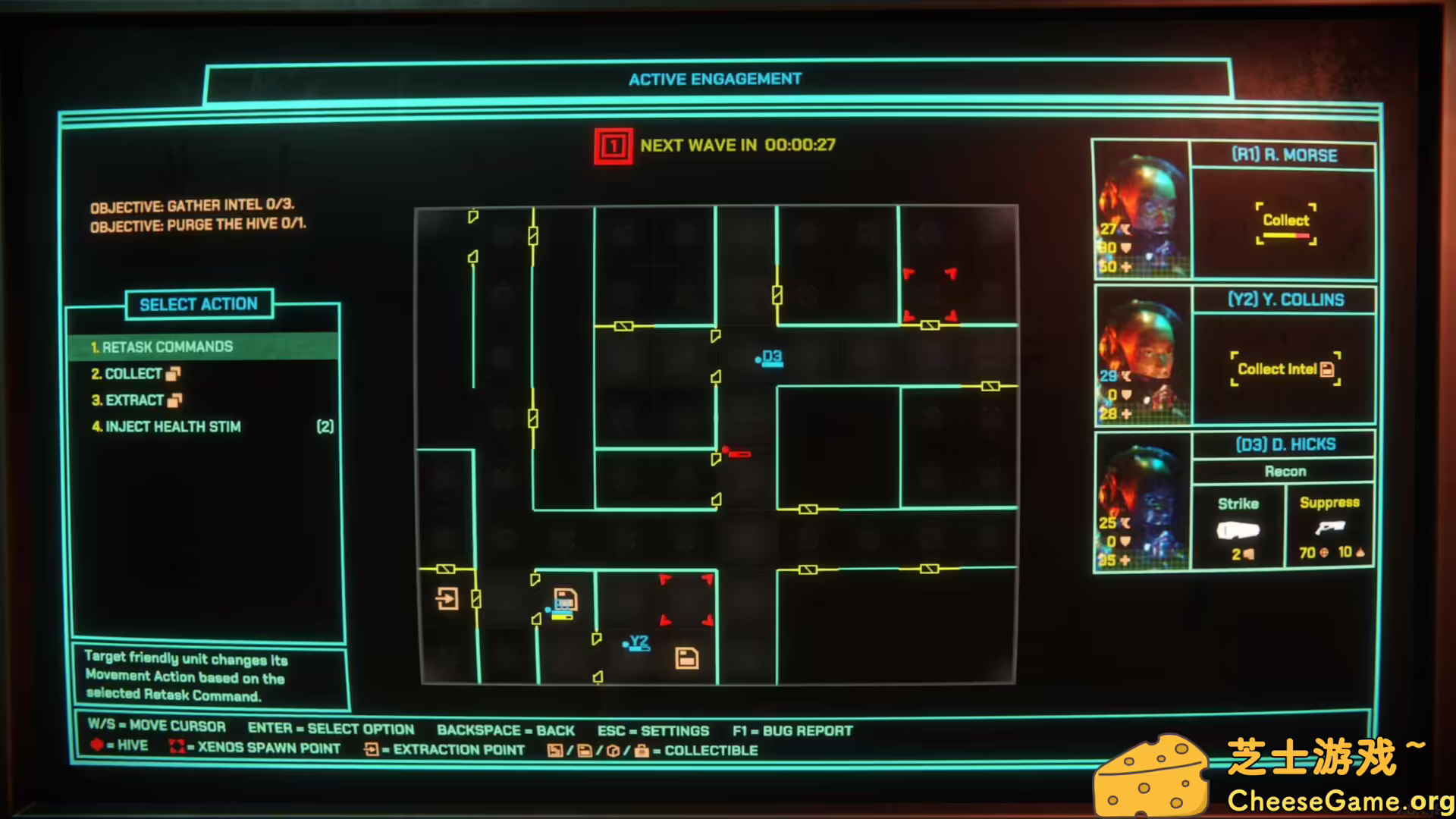Expand the (D3) D. Hicks unit panel
The width and height of the screenshot is (1456, 819).
(x=1283, y=444)
